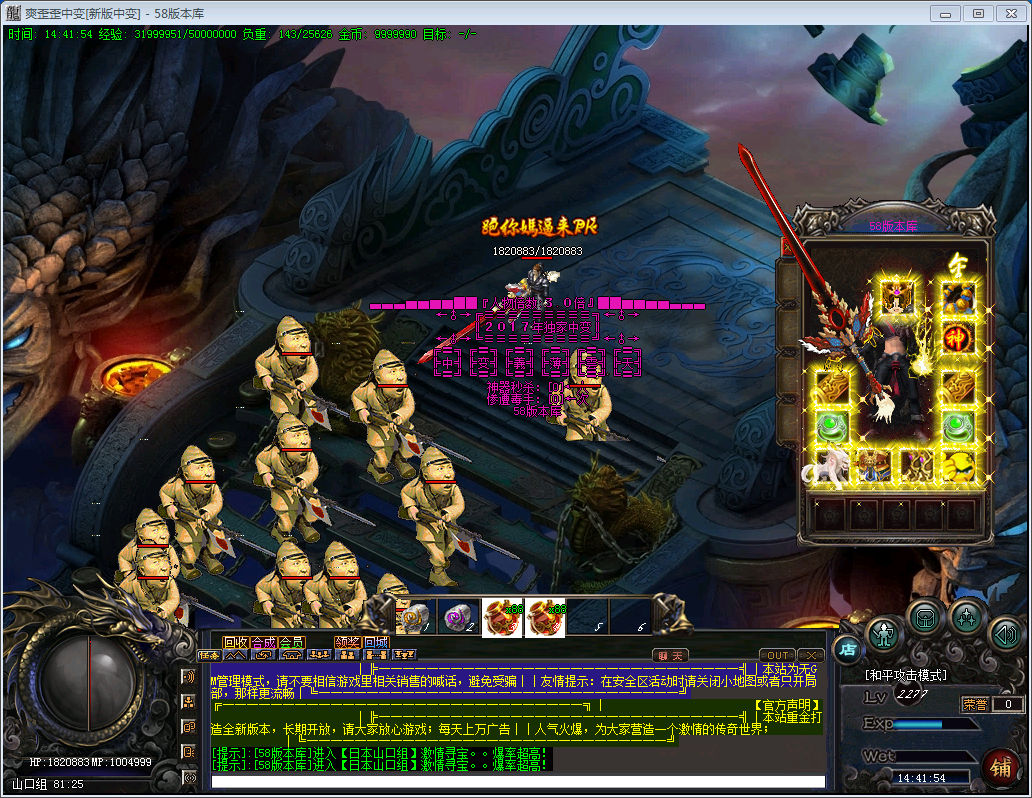Click the OUT button above chat
The height and width of the screenshot is (798, 1032).
tap(778, 655)
